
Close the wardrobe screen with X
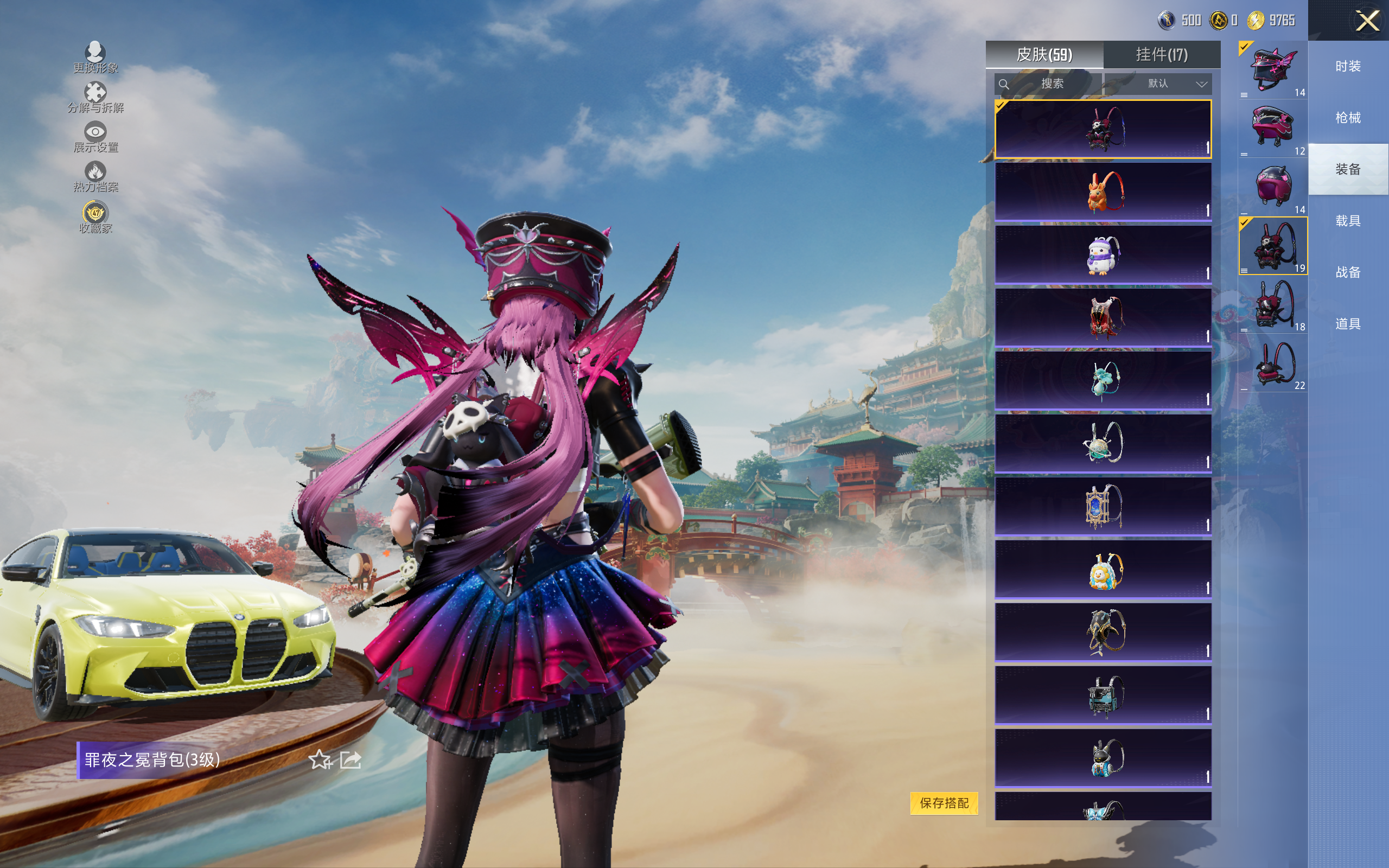pyautogui.click(x=1367, y=21)
